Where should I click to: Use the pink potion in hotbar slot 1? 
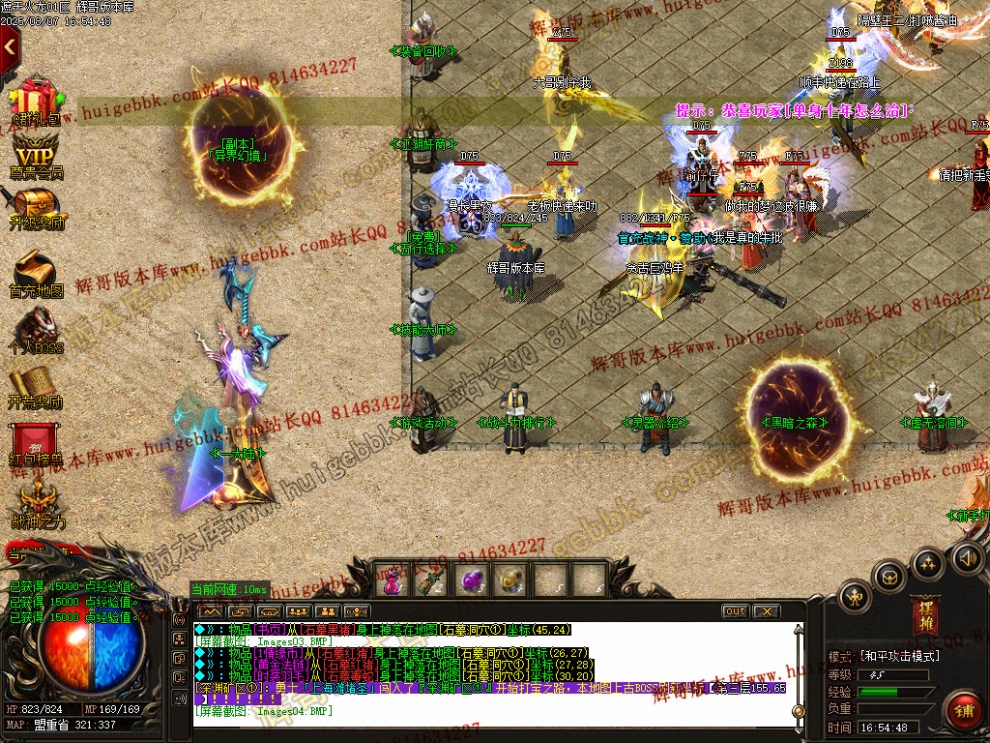[393, 580]
